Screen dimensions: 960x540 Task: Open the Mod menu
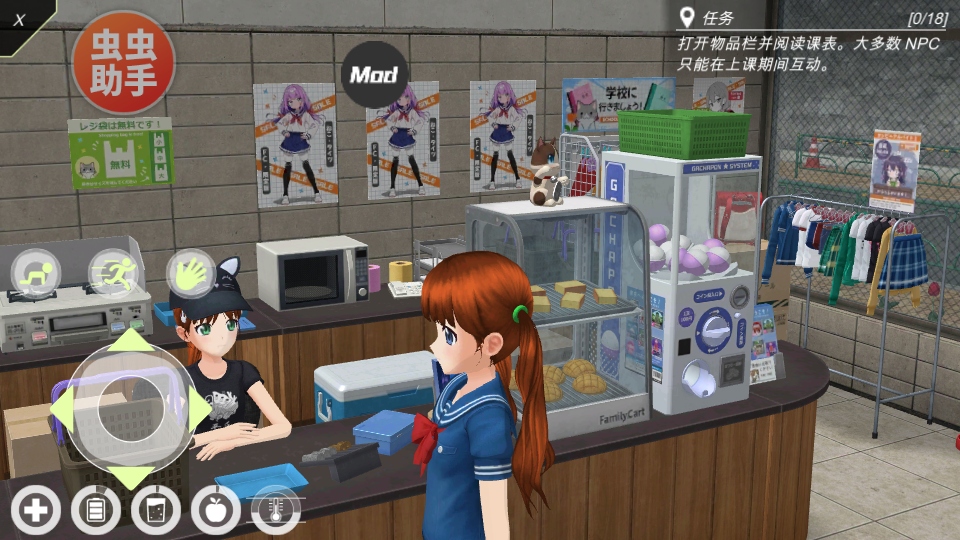(x=374, y=74)
